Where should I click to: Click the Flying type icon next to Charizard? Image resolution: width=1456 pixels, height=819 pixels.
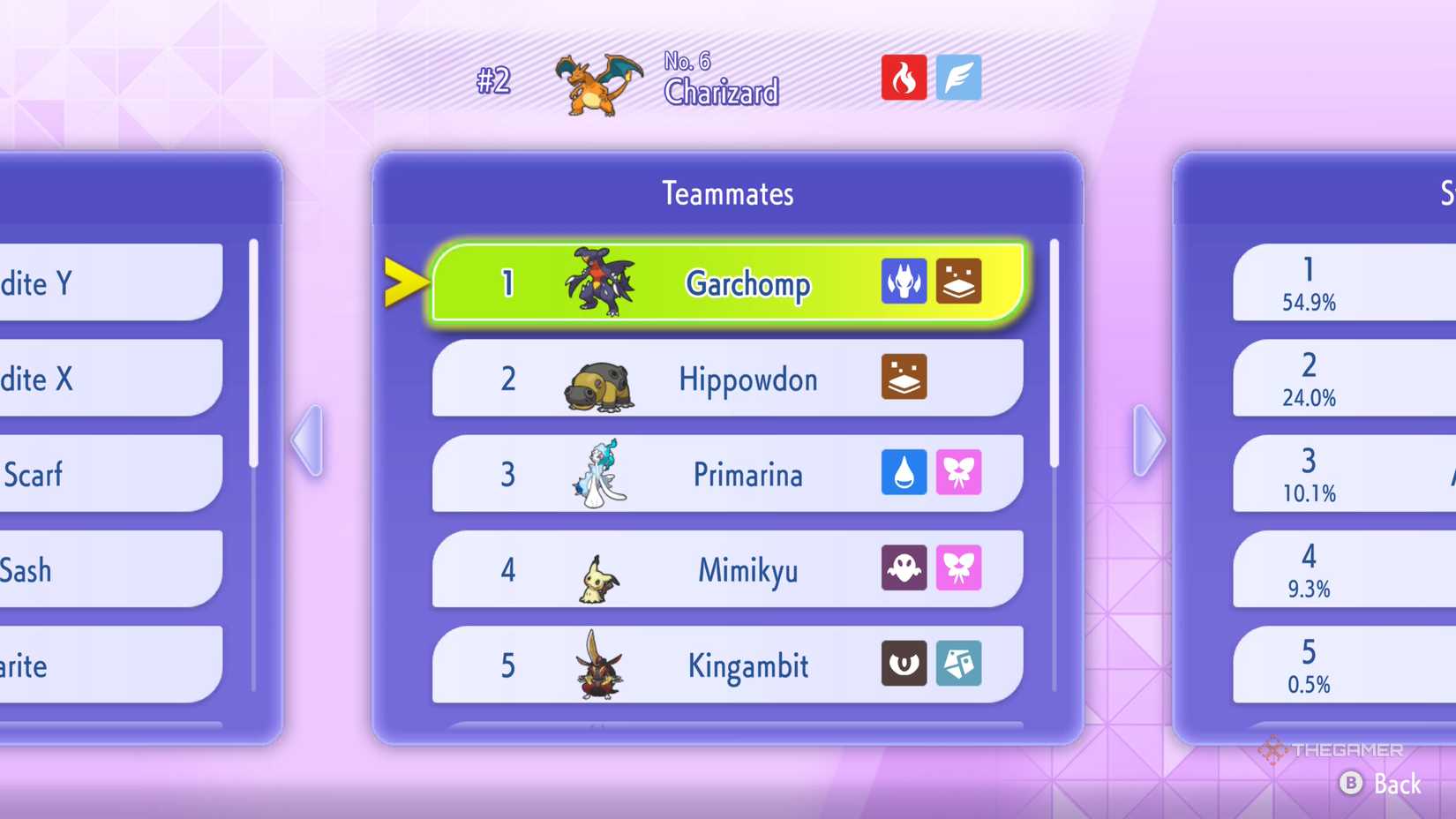958,78
